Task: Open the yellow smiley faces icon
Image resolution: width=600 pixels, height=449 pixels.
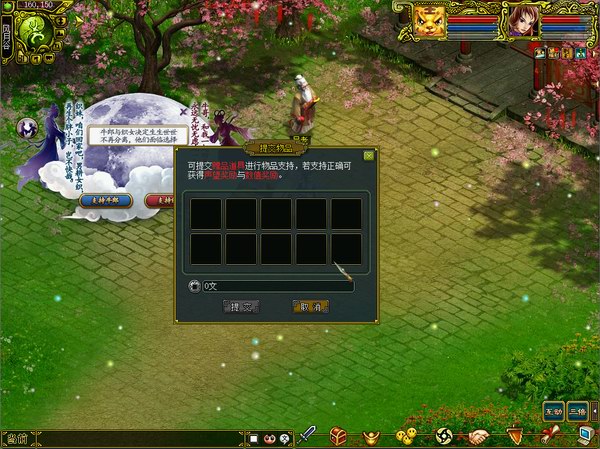Action: click(406, 436)
